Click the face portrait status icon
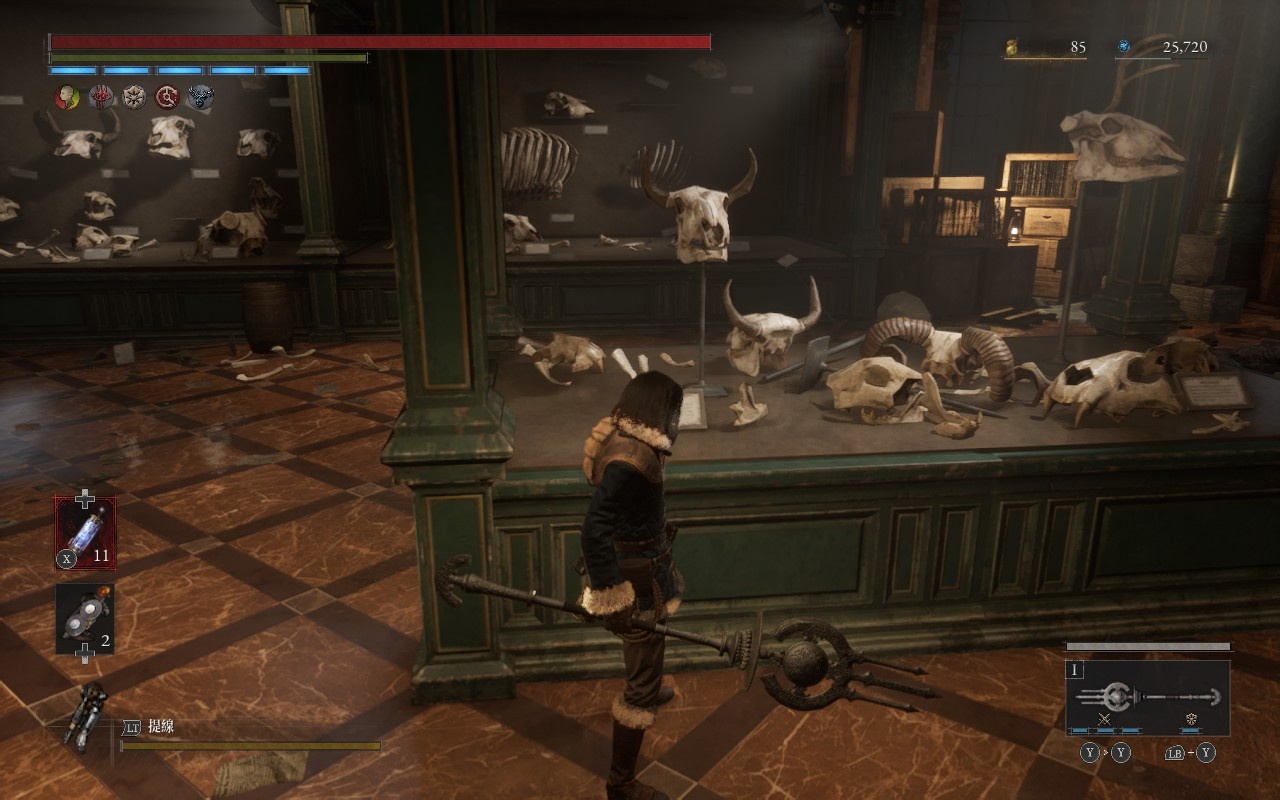This screenshot has height=800, width=1280. pos(67,97)
